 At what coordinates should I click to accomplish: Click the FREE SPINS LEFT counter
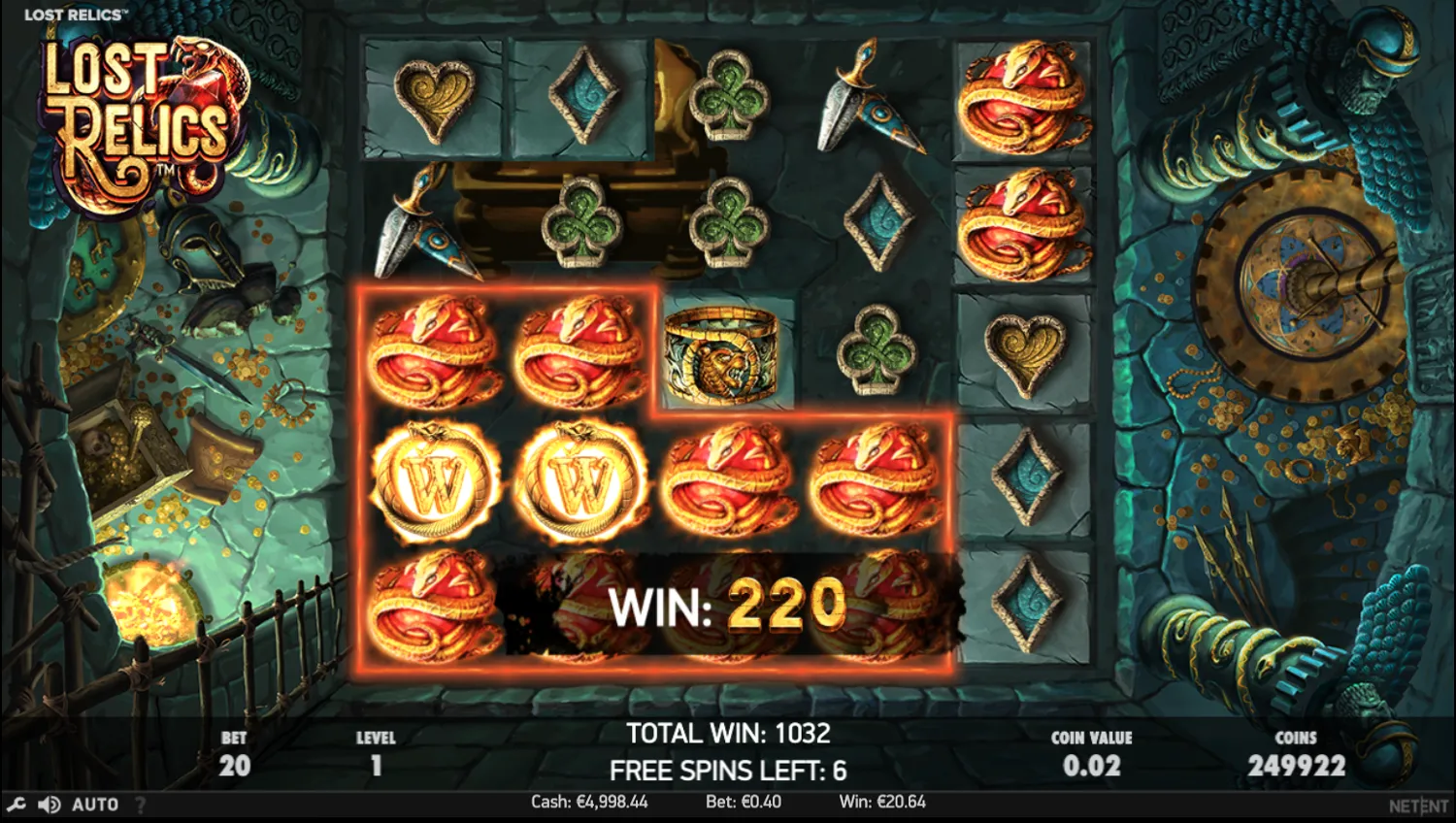click(726, 770)
